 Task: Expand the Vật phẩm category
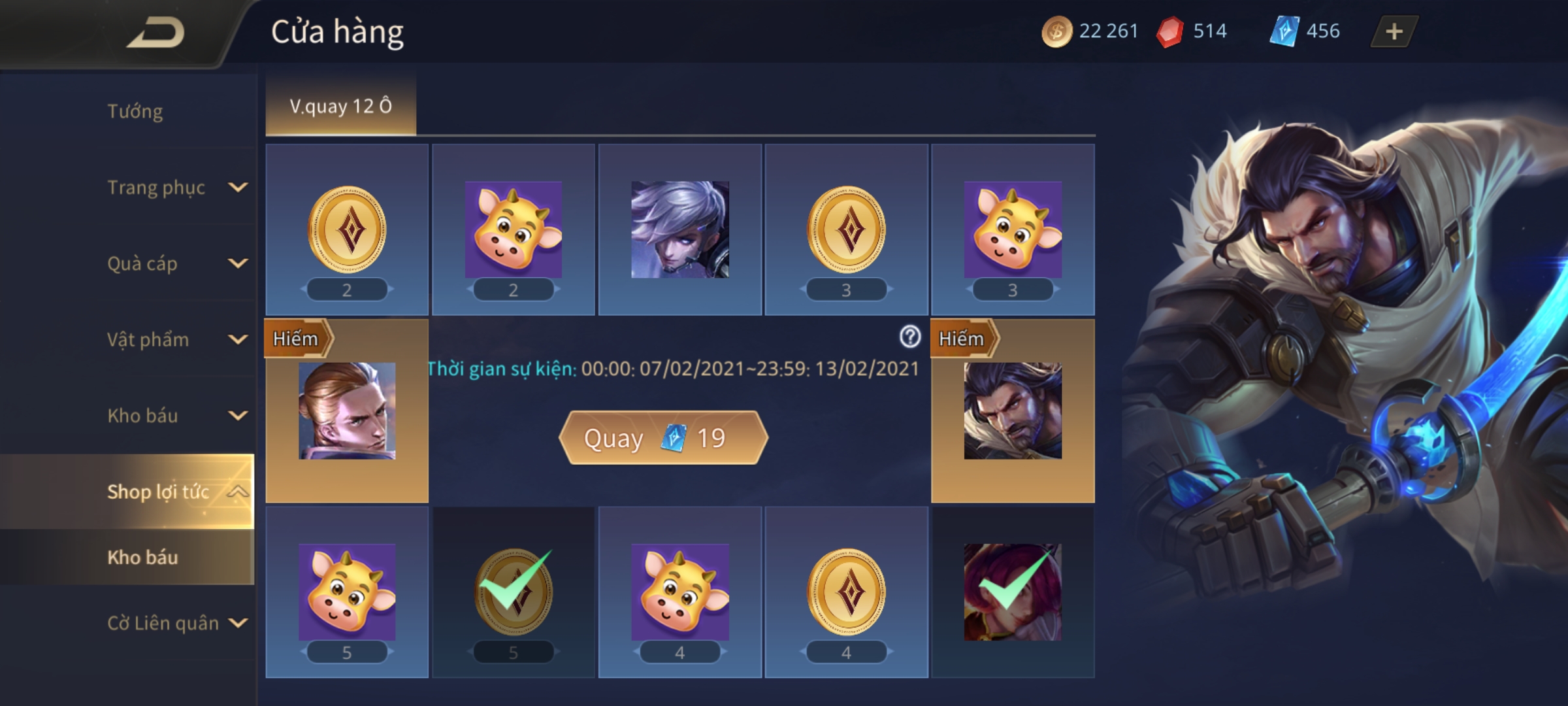tap(238, 339)
